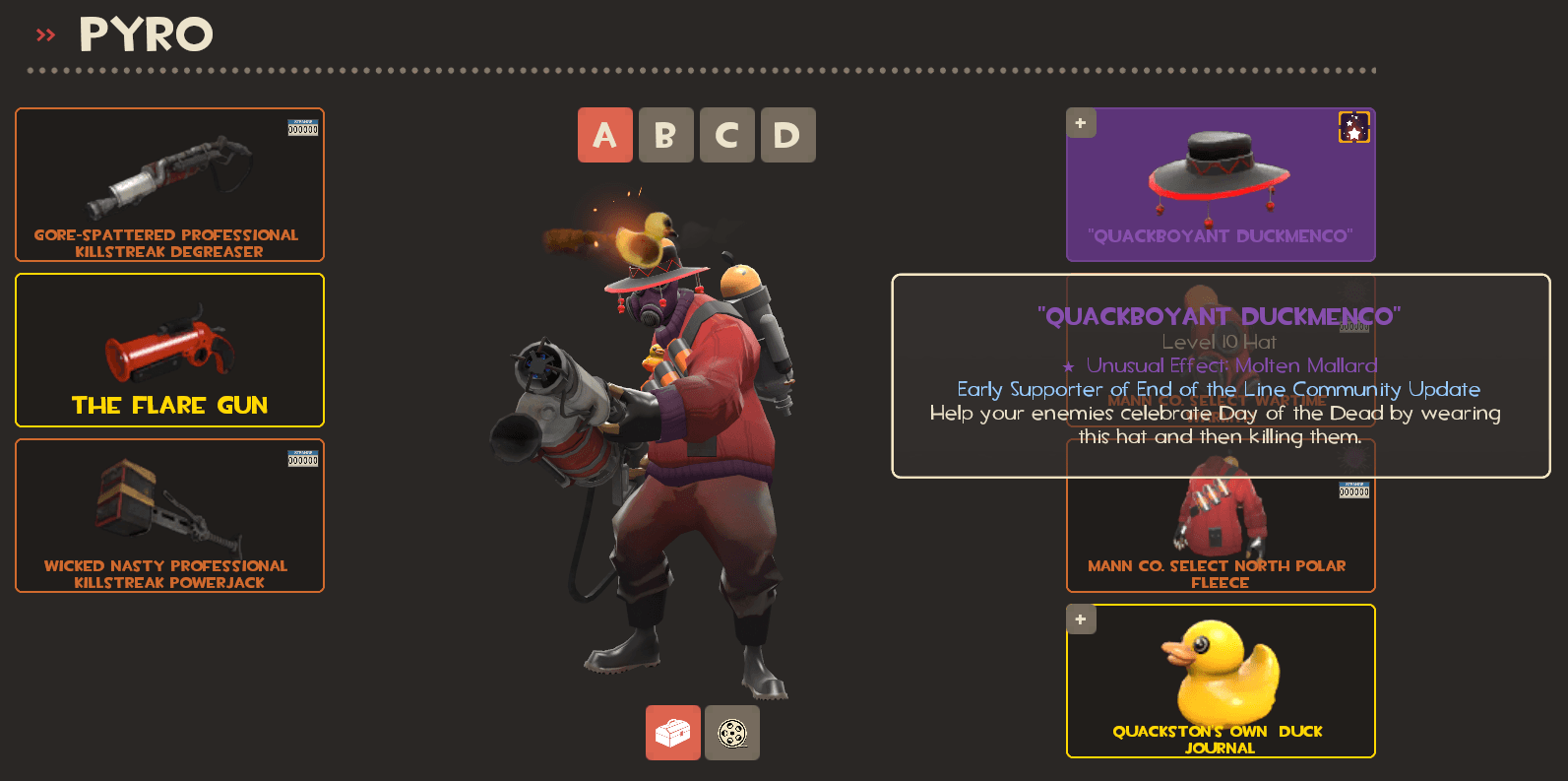Select The Flare Gun secondary slot

(x=169, y=350)
